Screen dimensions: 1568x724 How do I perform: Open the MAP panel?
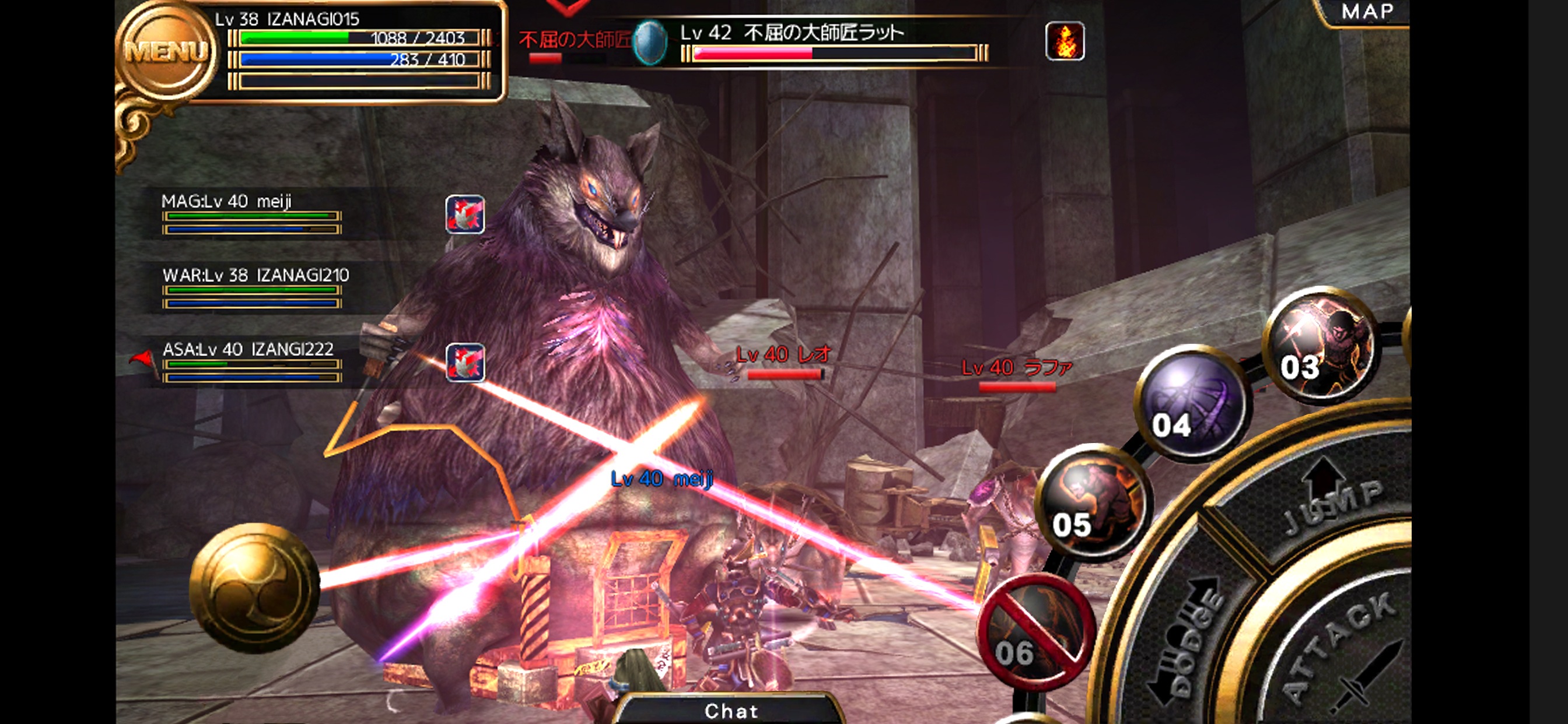(1367, 12)
